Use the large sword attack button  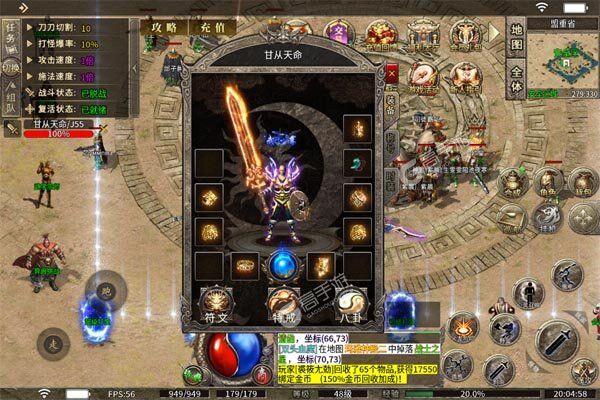556,342
